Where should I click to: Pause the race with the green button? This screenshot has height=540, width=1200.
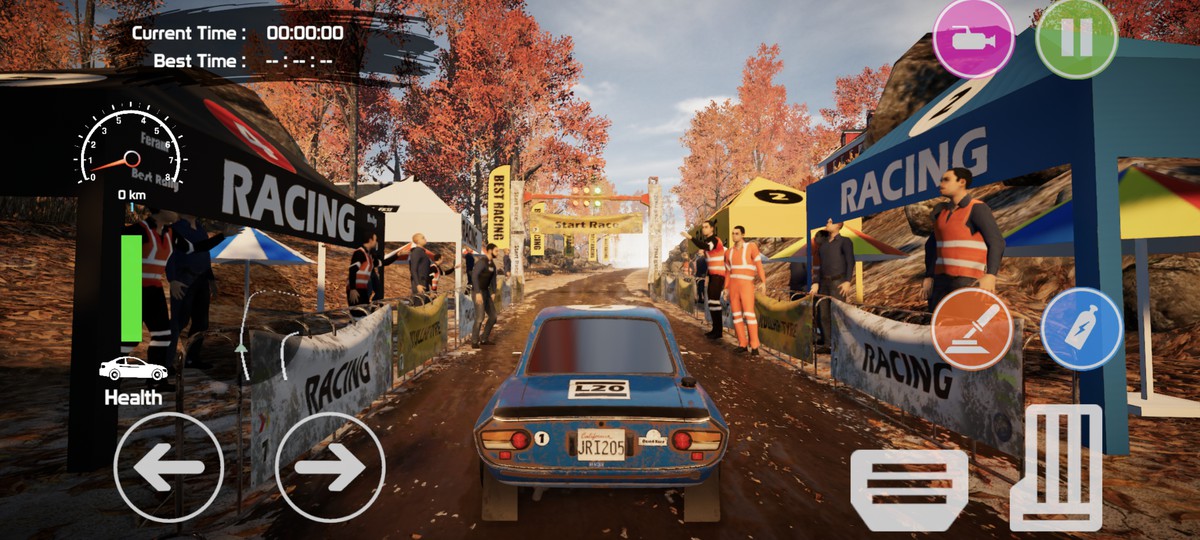pyautogui.click(x=1076, y=38)
